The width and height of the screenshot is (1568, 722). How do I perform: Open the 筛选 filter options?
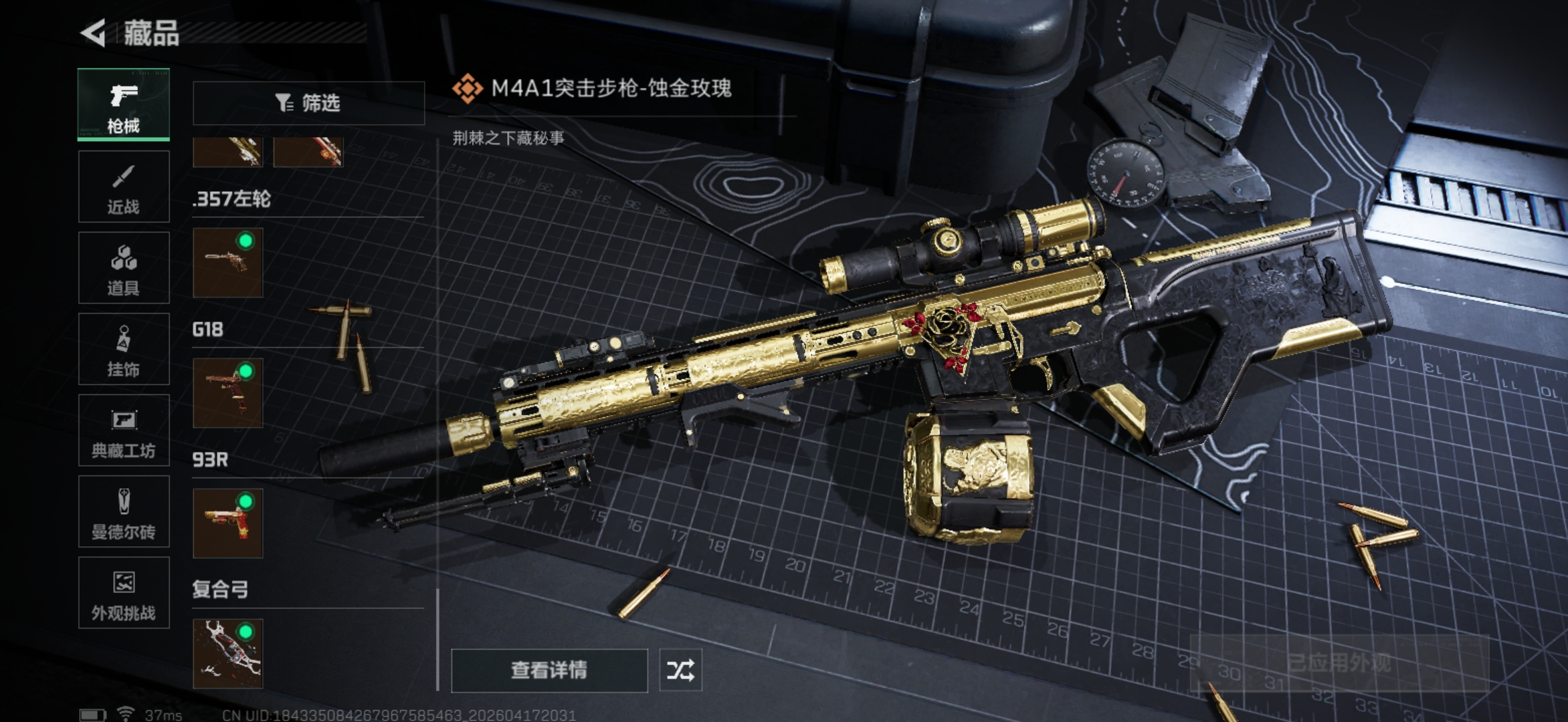pos(308,103)
